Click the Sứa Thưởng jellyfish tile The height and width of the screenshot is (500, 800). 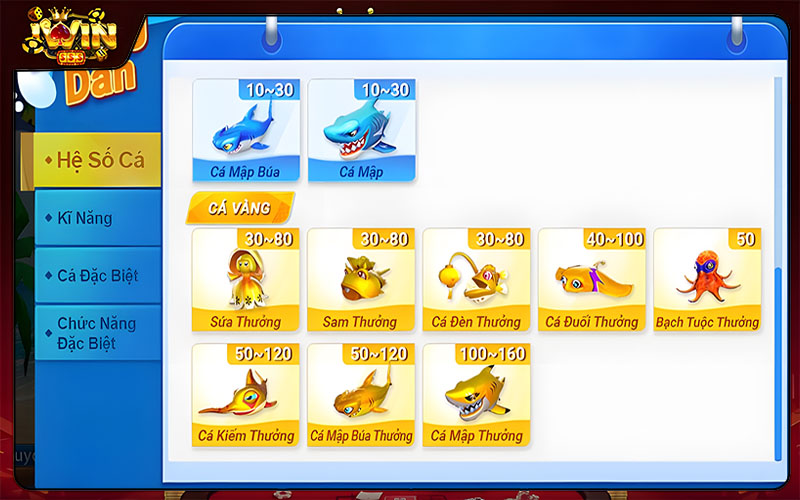pyautogui.click(x=245, y=280)
